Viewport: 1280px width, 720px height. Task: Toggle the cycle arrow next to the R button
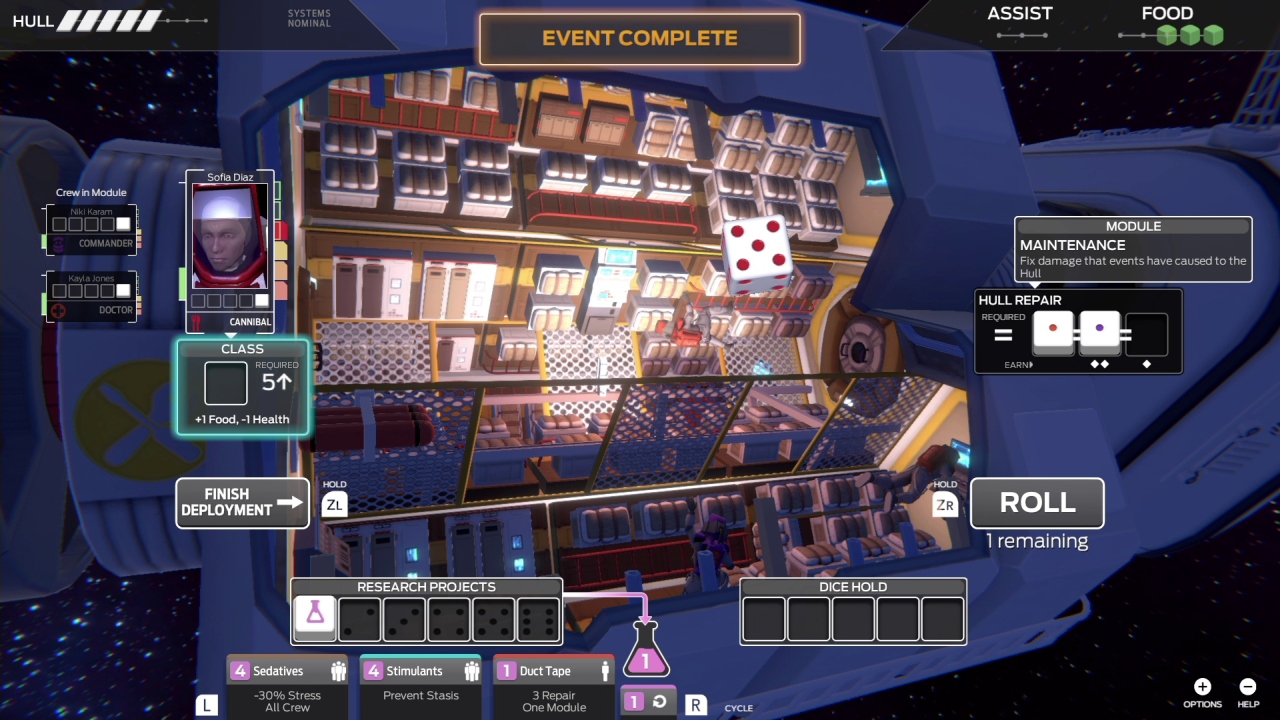tap(659, 701)
